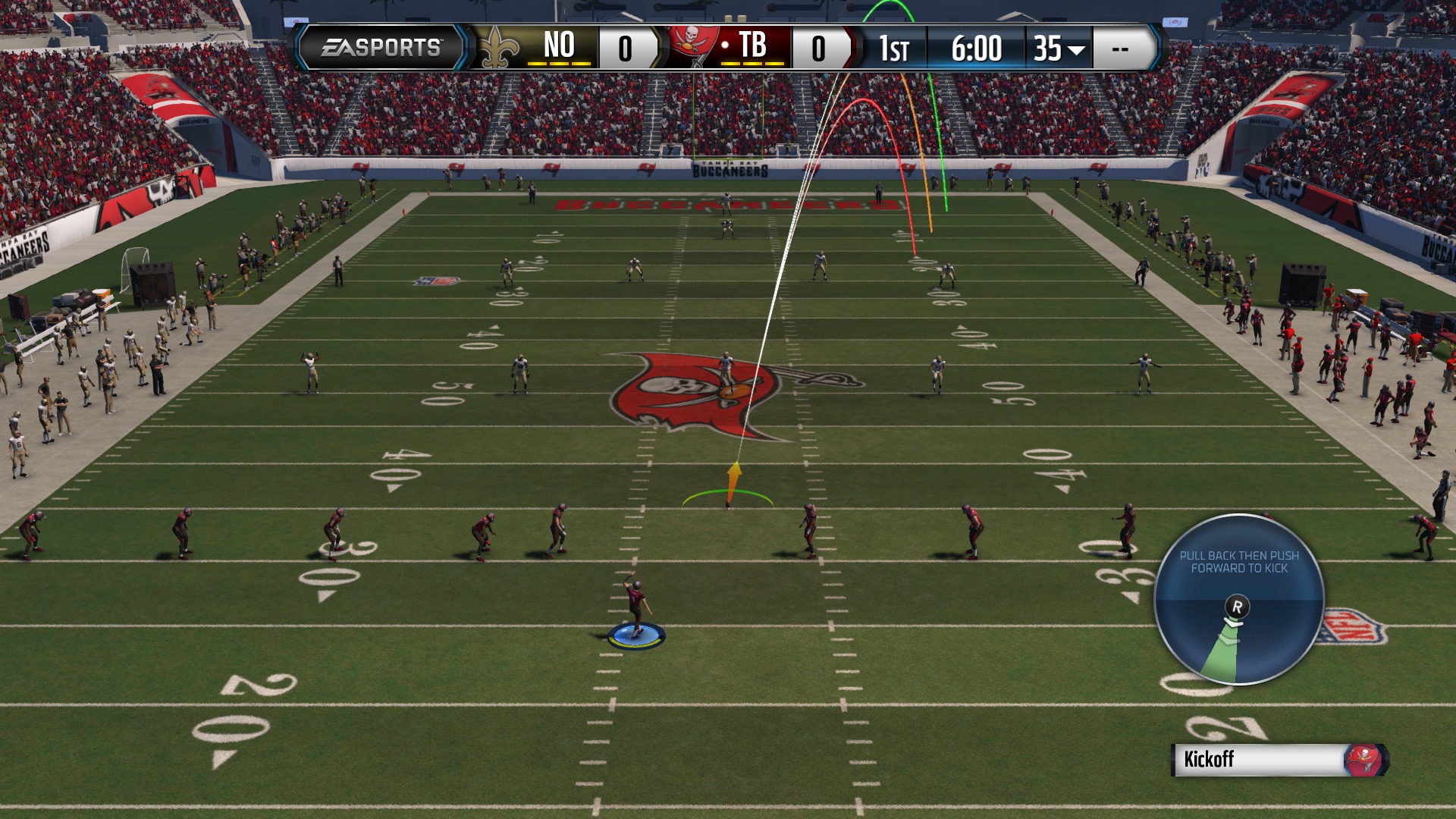The height and width of the screenshot is (819, 1456).
Task: Click the circular kick meter
Action: tap(1238, 599)
